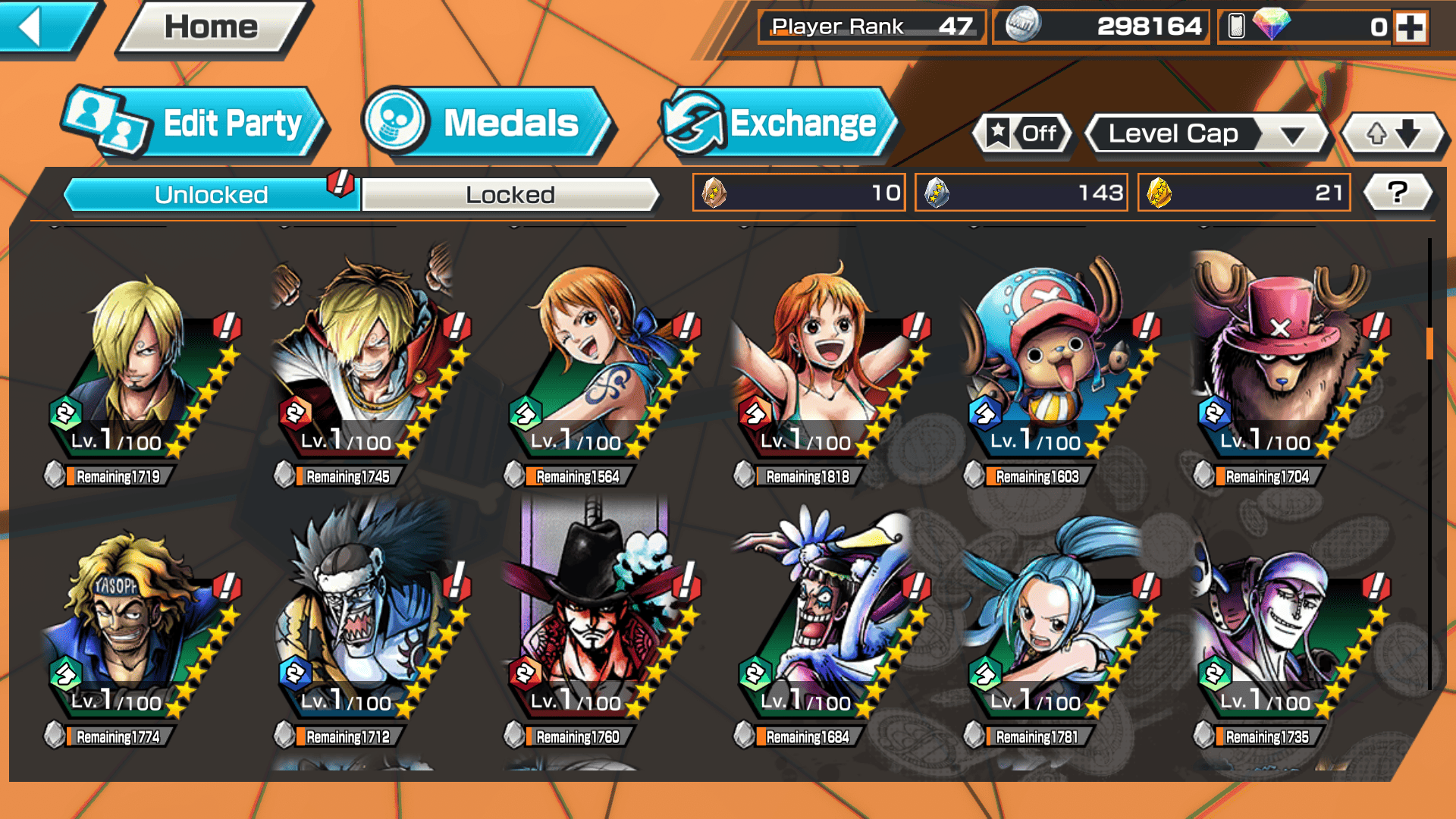Reverse the sort order with arrows button
Viewport: 1456px width, 819px height.
1393,134
